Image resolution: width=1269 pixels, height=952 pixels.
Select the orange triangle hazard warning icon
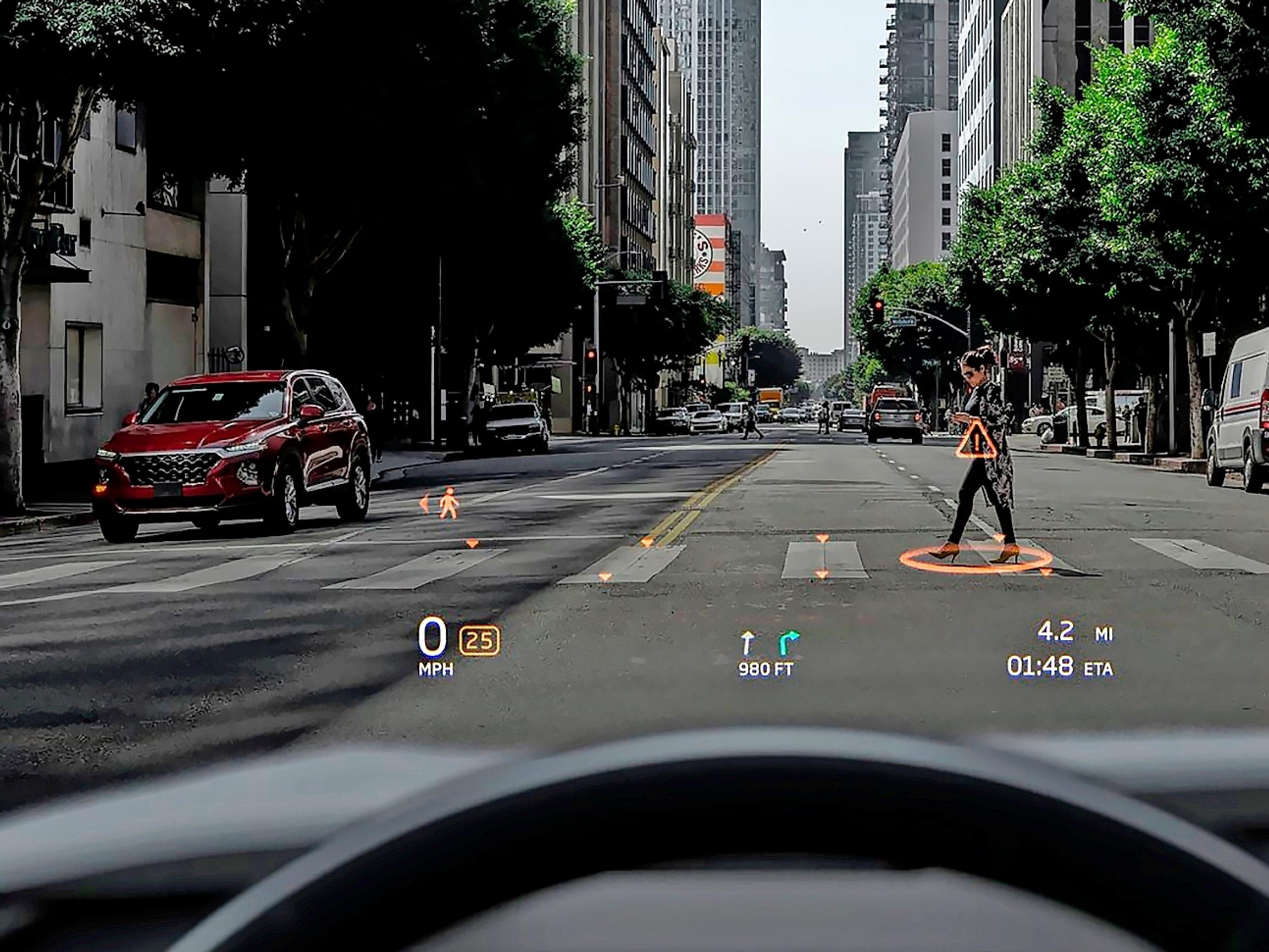click(x=976, y=441)
